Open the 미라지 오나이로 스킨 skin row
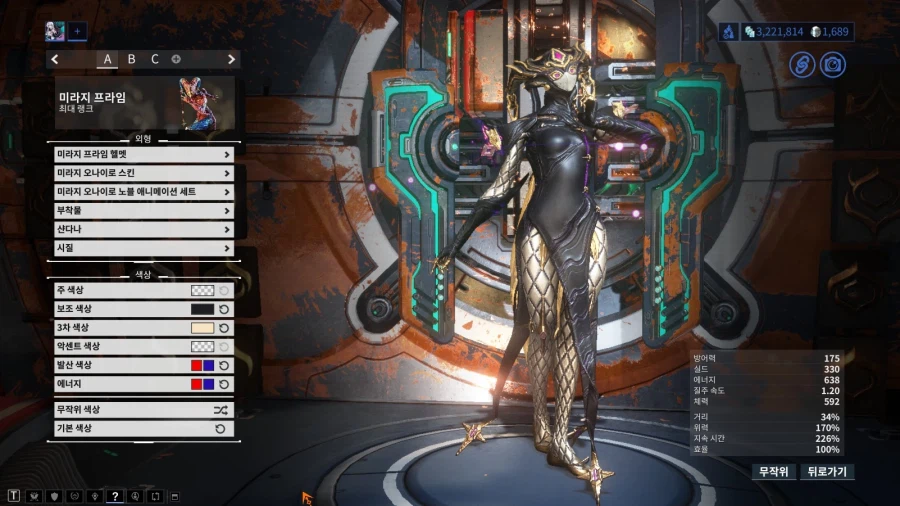 [144, 173]
